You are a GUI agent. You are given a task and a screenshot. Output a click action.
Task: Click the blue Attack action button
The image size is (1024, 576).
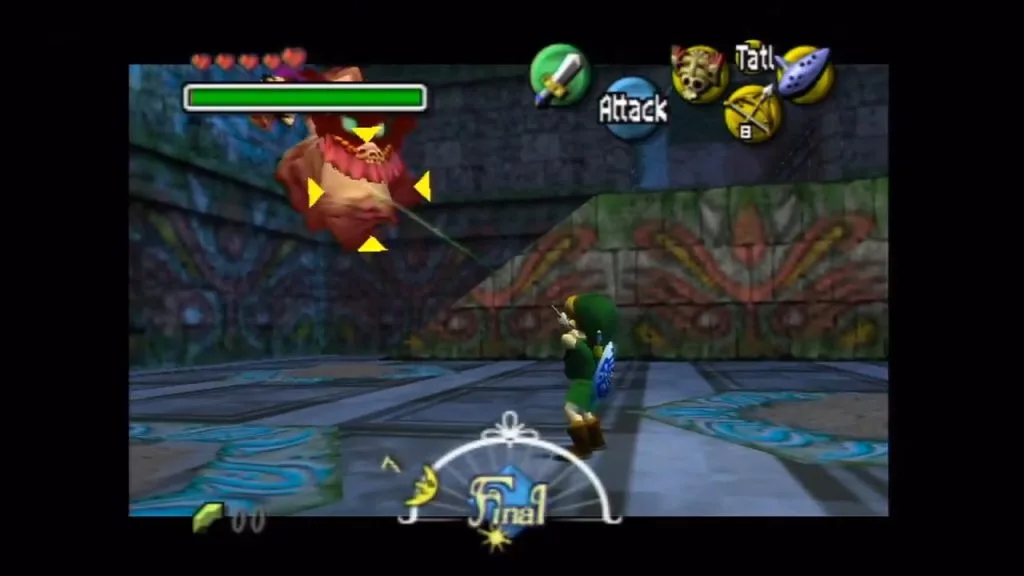pos(632,108)
